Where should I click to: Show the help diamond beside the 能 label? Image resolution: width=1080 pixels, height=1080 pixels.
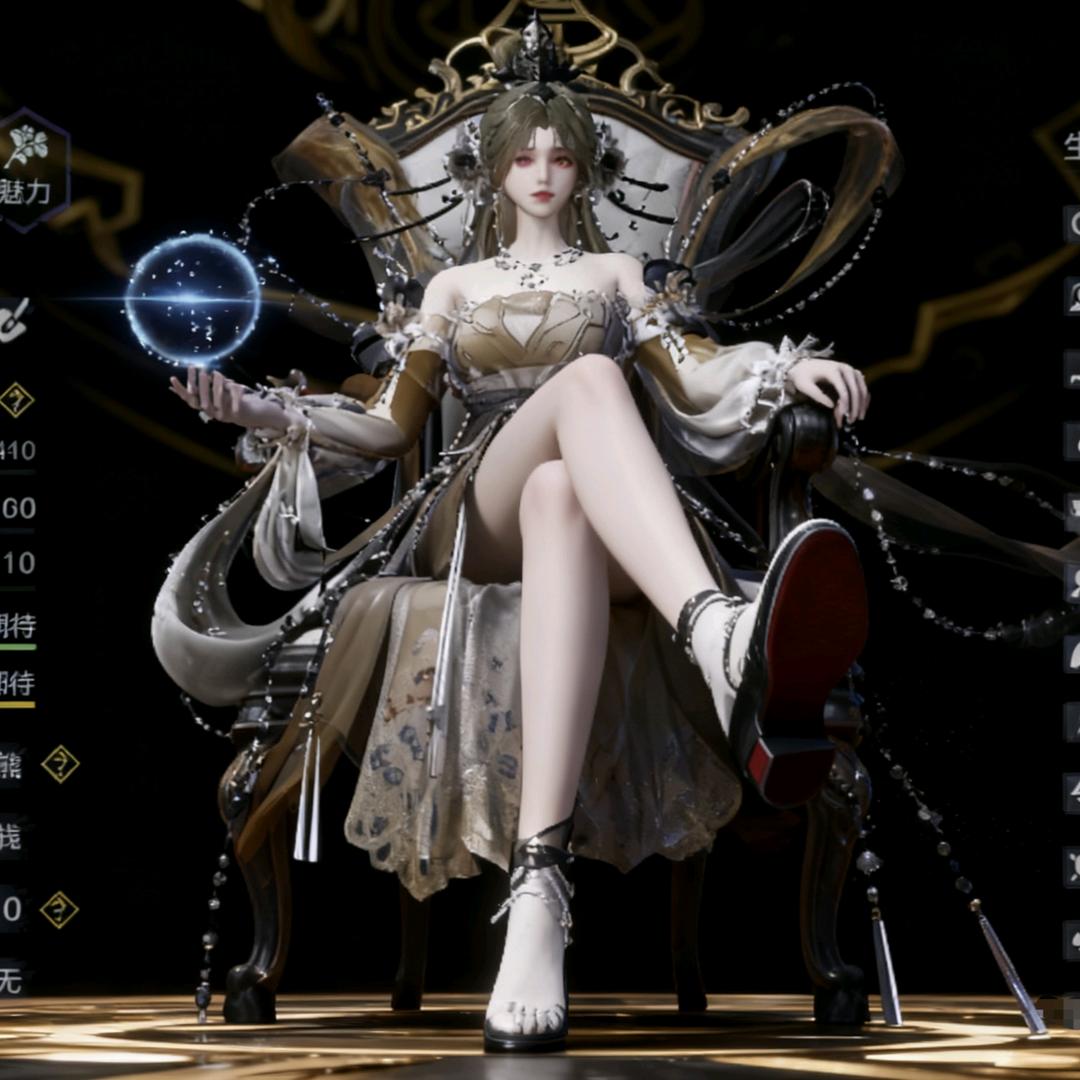click(60, 764)
